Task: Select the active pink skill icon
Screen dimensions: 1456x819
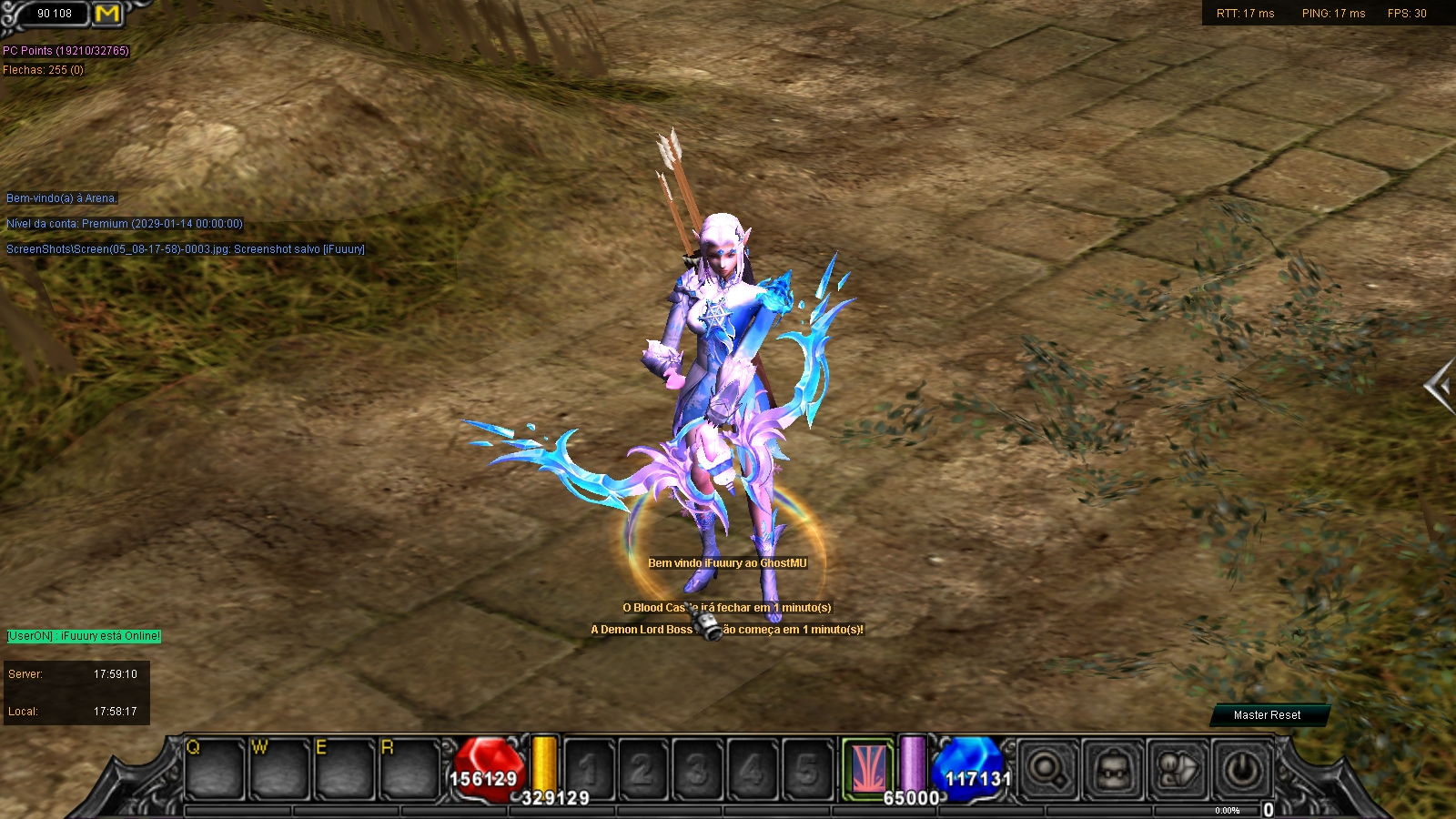Action: pos(867,769)
